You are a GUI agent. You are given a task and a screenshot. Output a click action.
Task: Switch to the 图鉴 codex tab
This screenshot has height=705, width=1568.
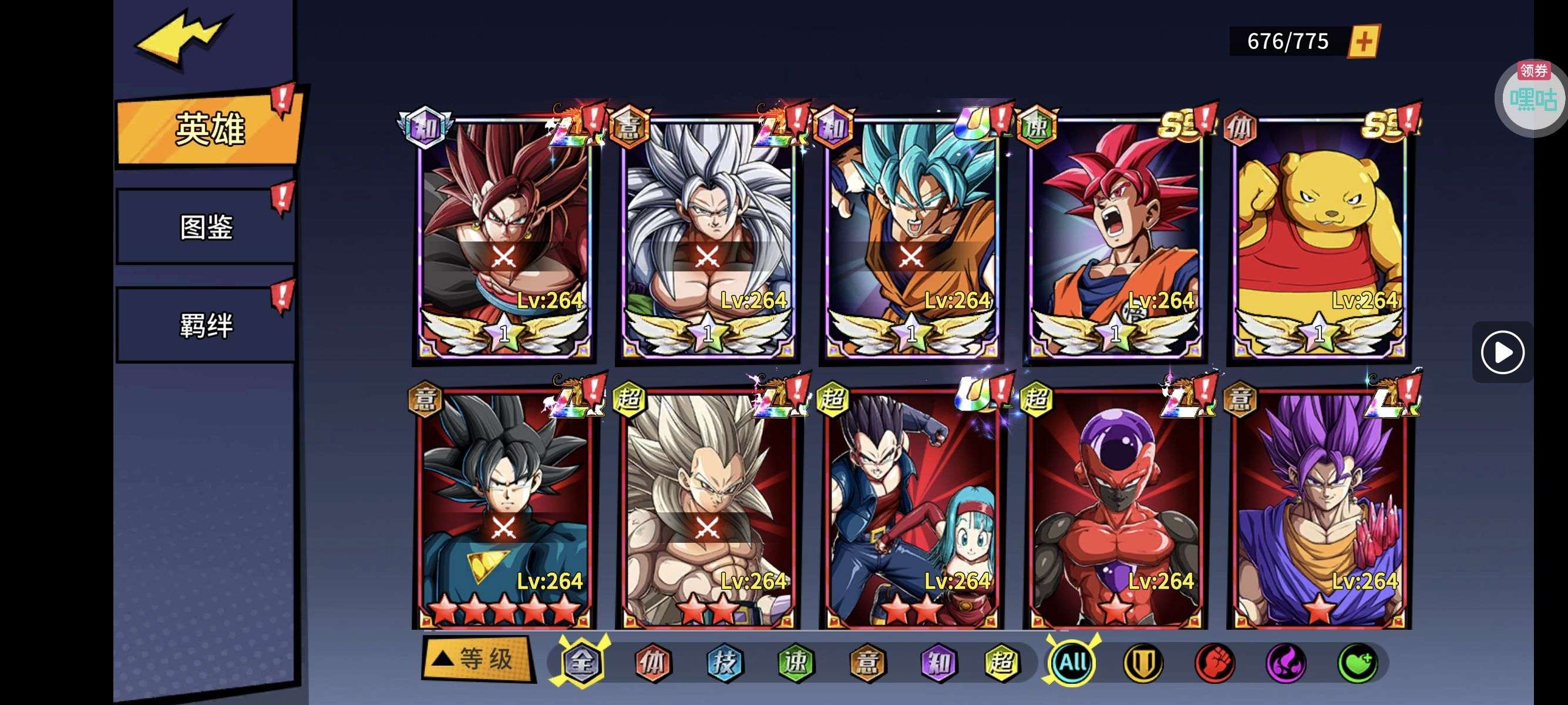point(206,226)
